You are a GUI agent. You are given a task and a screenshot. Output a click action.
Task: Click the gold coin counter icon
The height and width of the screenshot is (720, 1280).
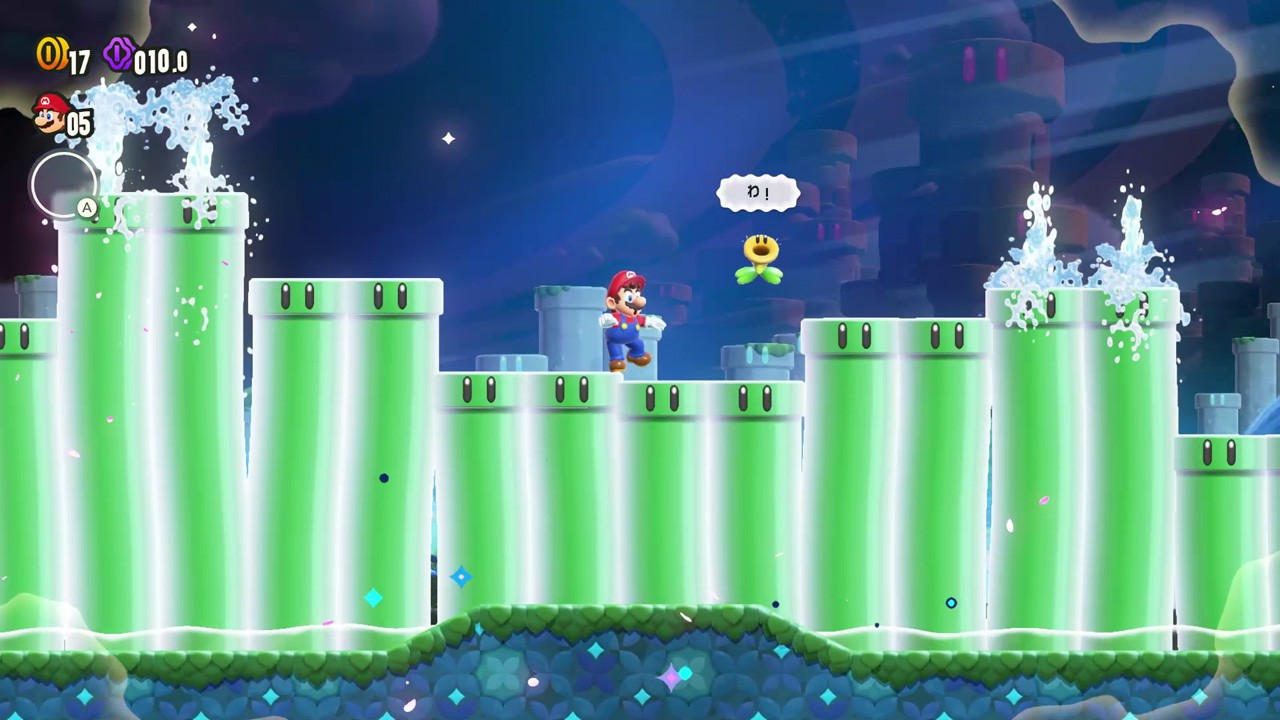pos(49,57)
